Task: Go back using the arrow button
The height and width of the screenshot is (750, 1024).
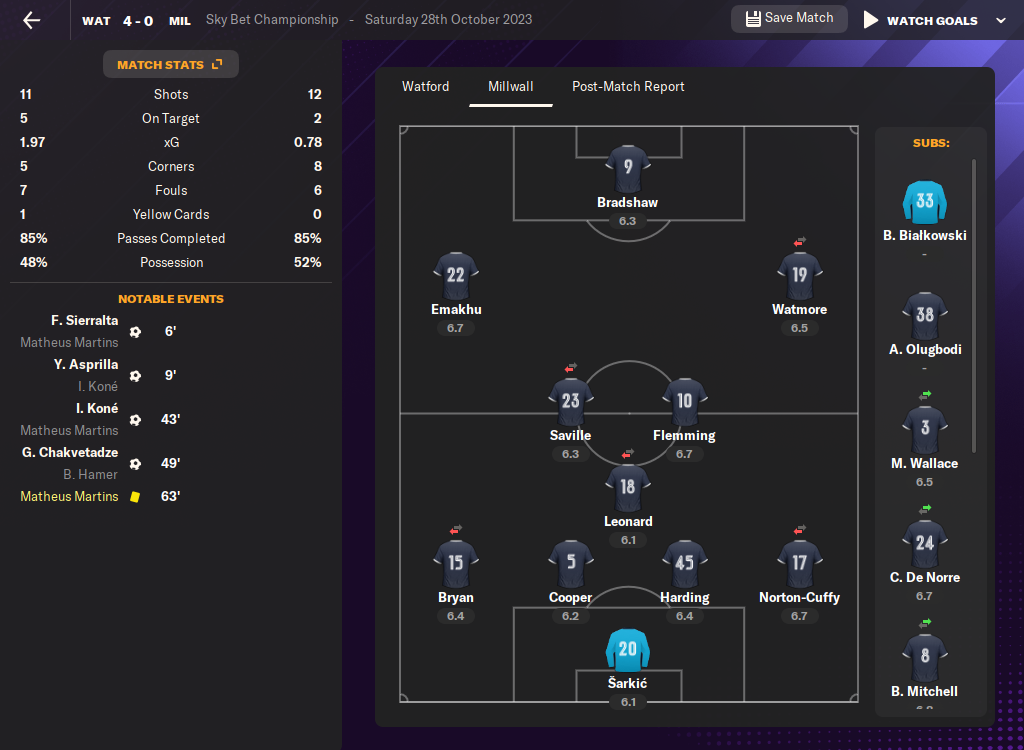Action: [32, 20]
